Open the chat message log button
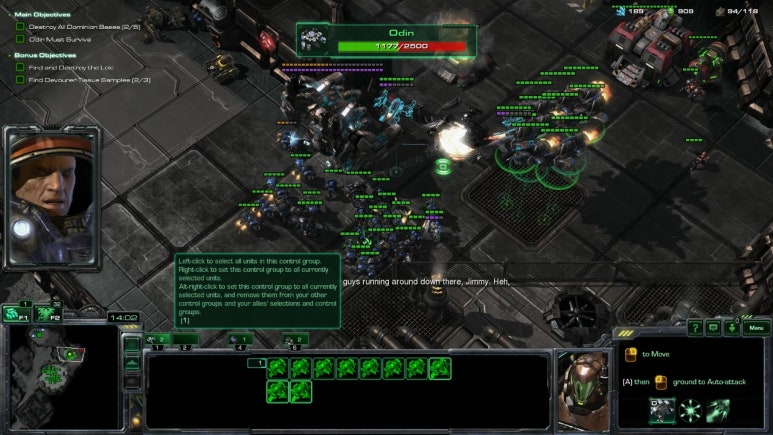 tap(713, 327)
